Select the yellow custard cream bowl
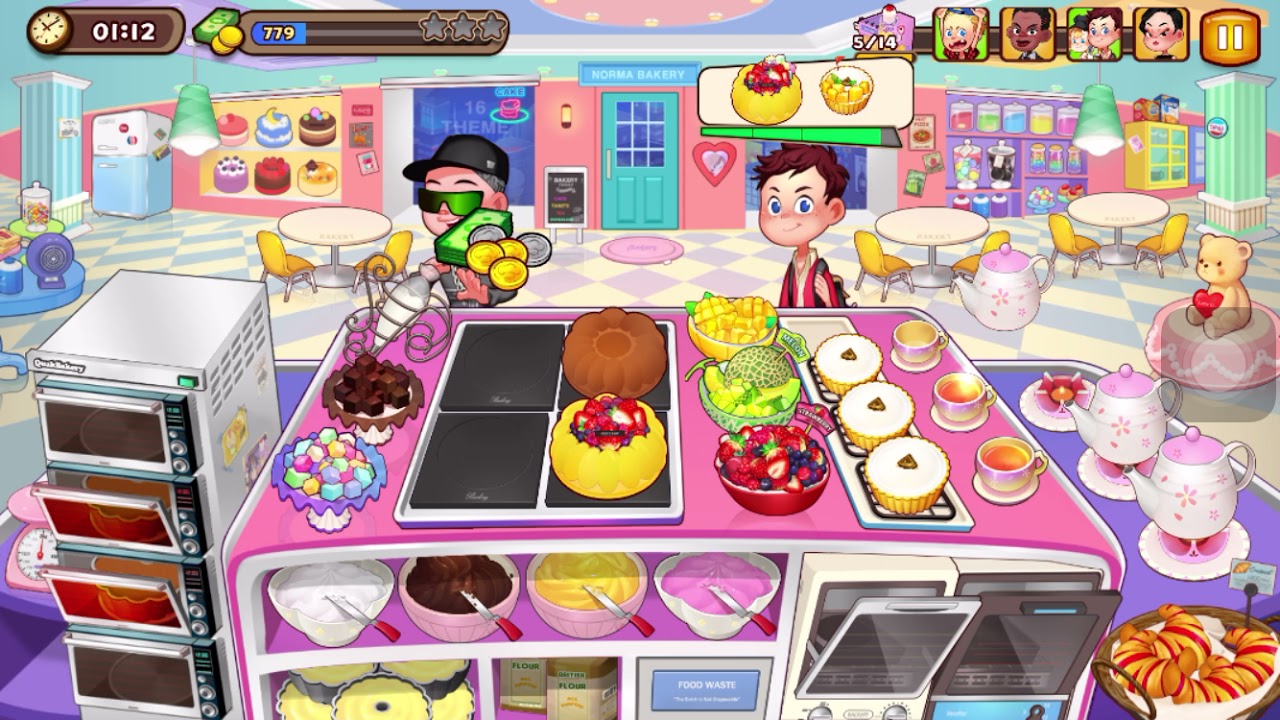 click(x=587, y=592)
